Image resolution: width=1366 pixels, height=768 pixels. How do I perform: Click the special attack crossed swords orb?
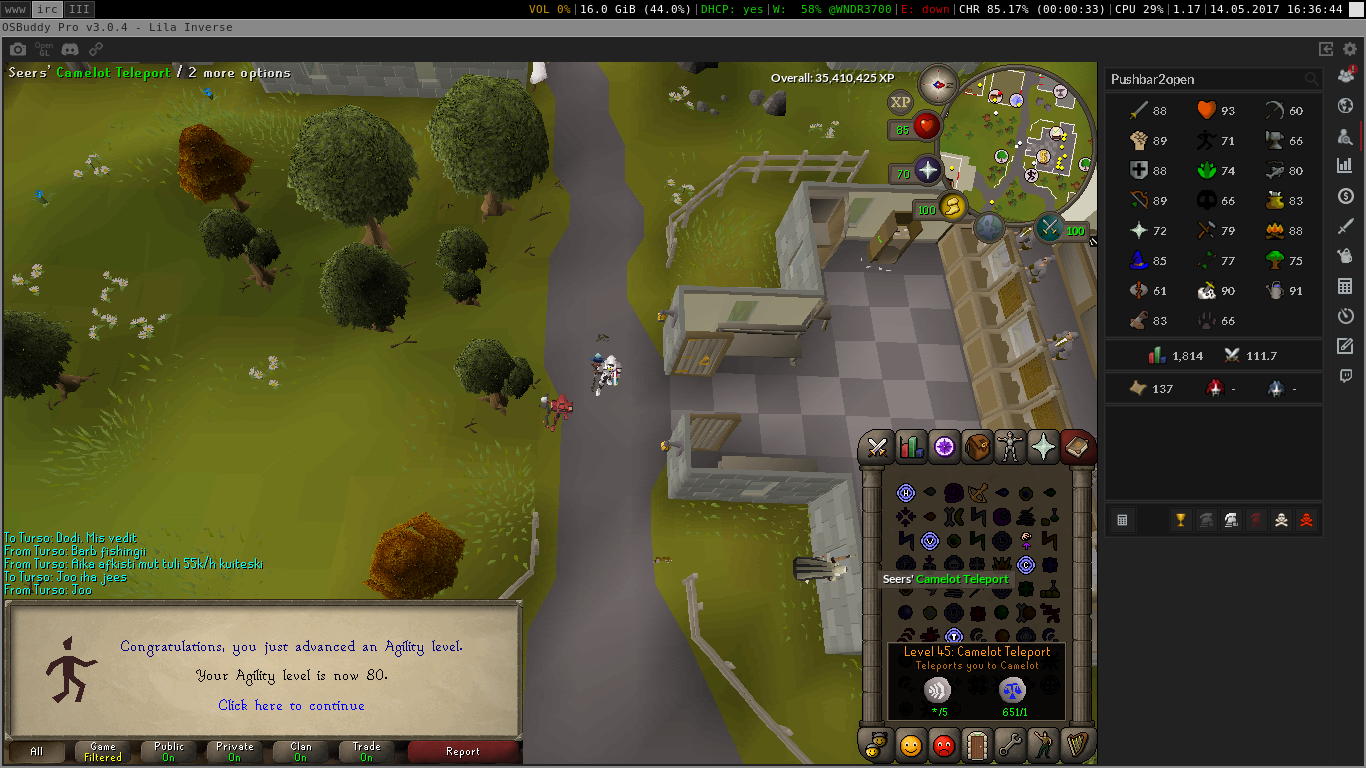(x=1050, y=228)
